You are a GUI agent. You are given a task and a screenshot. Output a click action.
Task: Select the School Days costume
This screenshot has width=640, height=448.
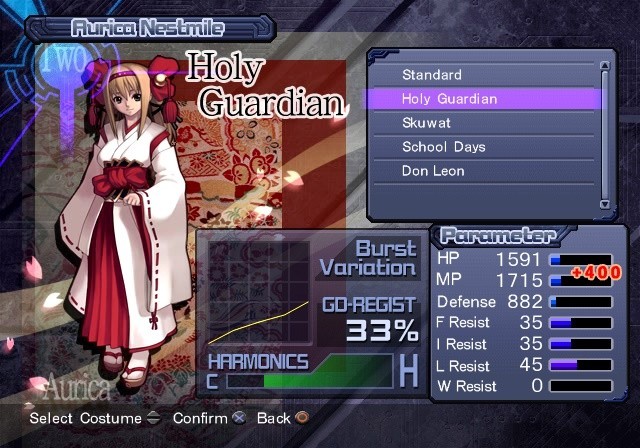pos(443,147)
